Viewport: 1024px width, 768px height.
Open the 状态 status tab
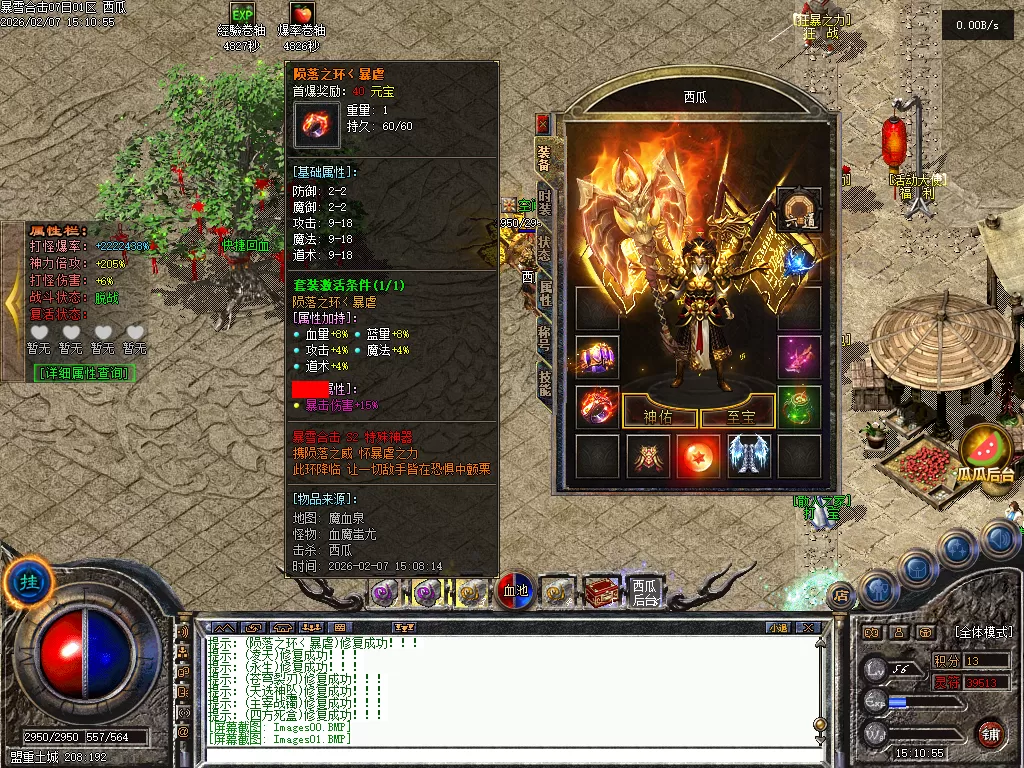(x=543, y=248)
